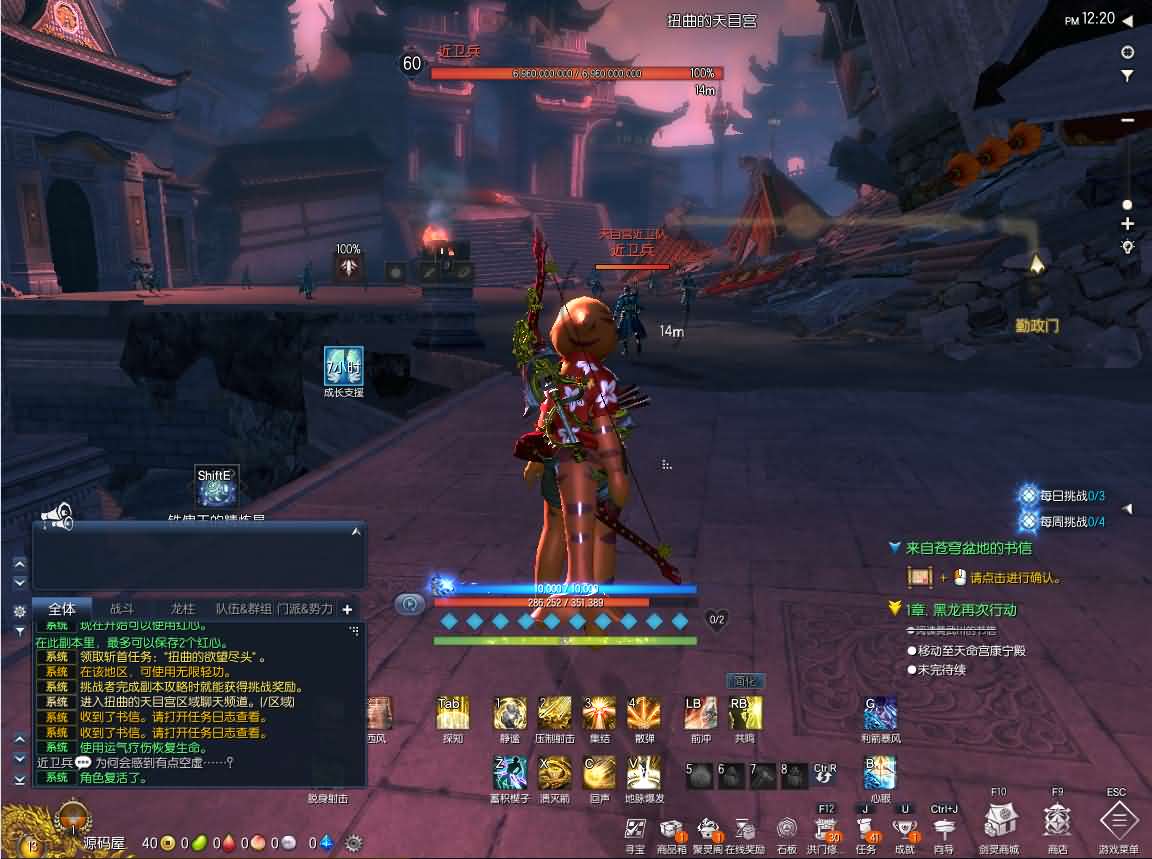Activate the 地脉爆发 skill icon

coord(643,772)
